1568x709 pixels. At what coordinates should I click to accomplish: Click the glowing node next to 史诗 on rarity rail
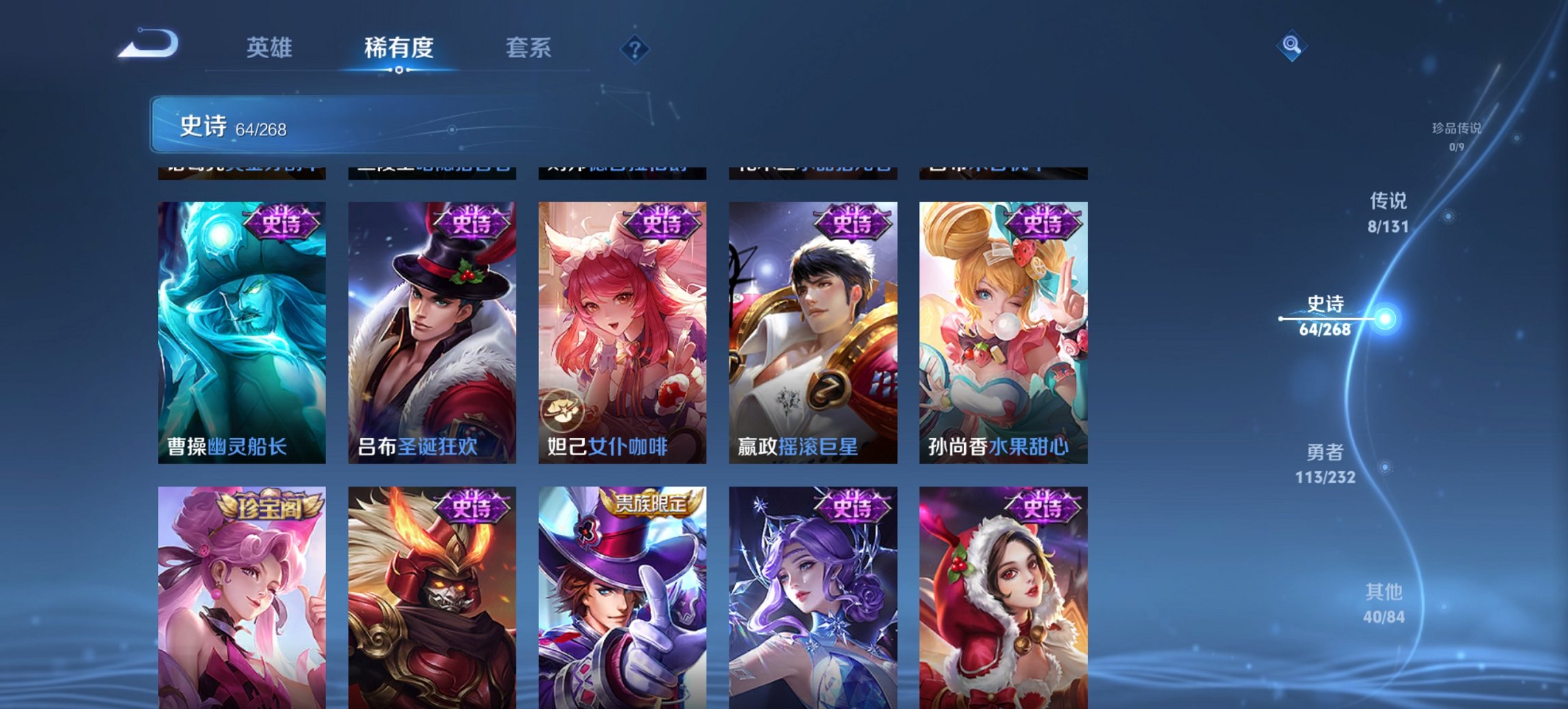click(x=1387, y=318)
